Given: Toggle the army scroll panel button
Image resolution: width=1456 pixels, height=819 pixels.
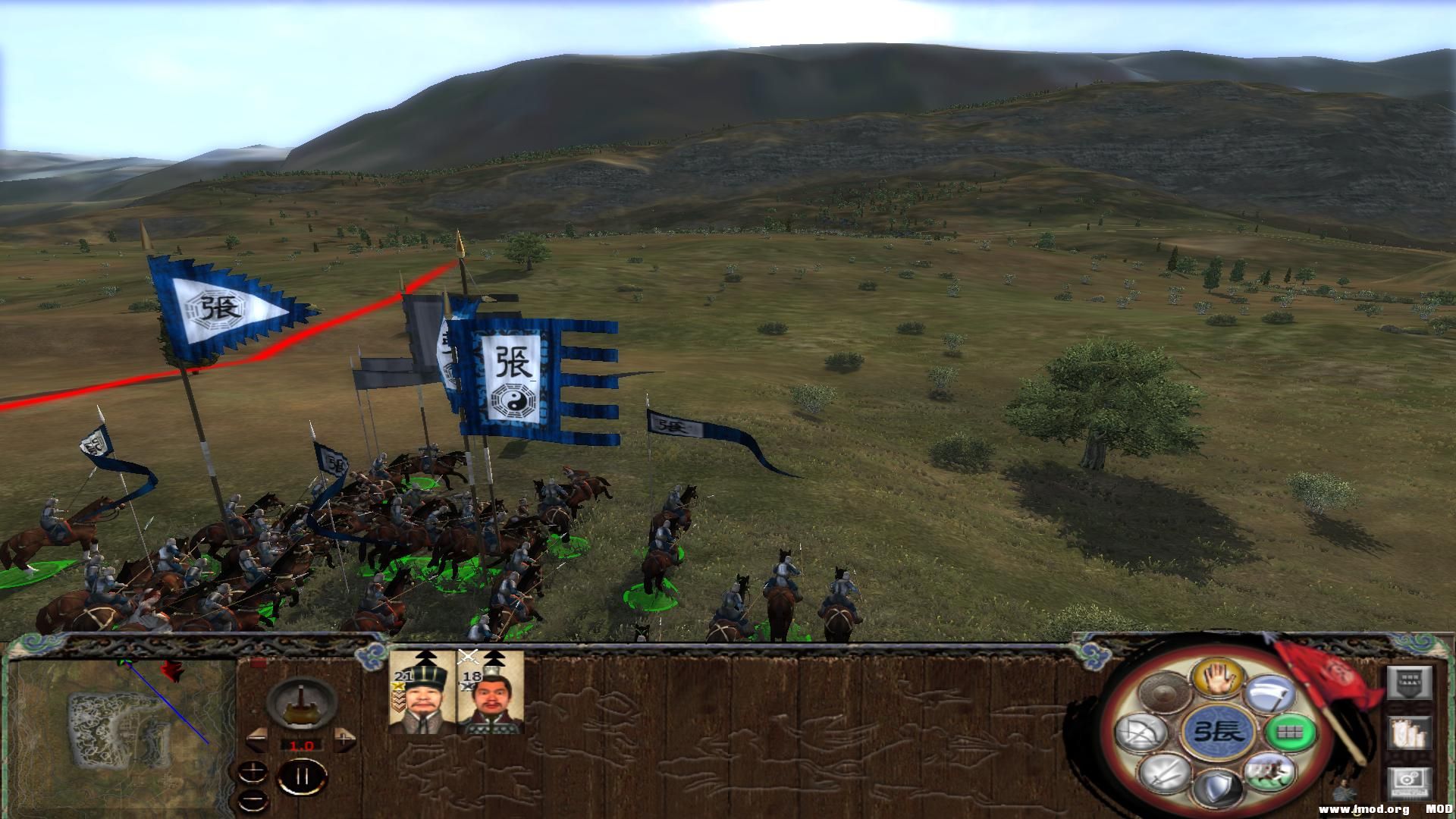Looking at the screenshot, I should [x=1408, y=732].
